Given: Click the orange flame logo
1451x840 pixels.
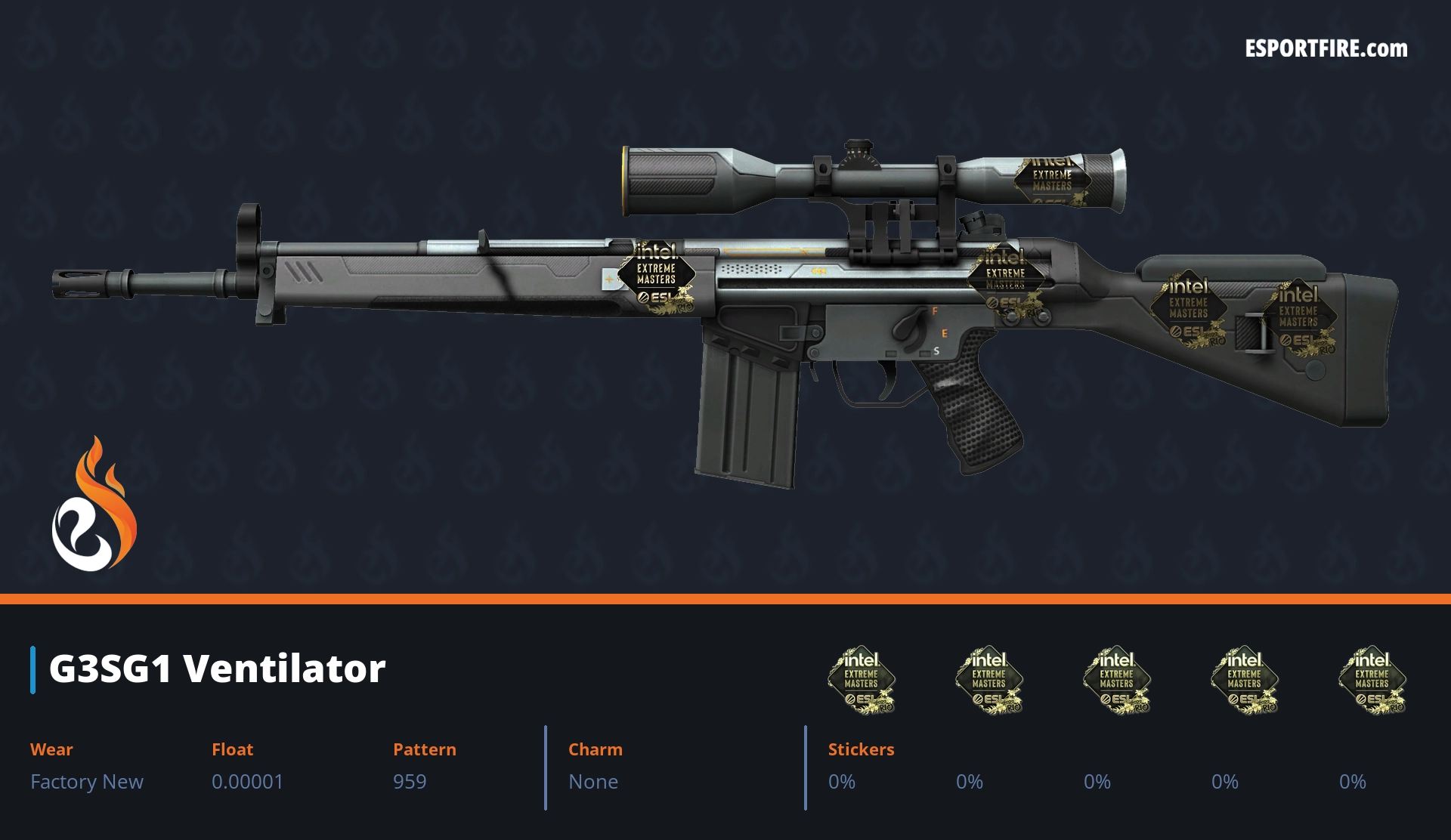Looking at the screenshot, I should pos(94,505).
